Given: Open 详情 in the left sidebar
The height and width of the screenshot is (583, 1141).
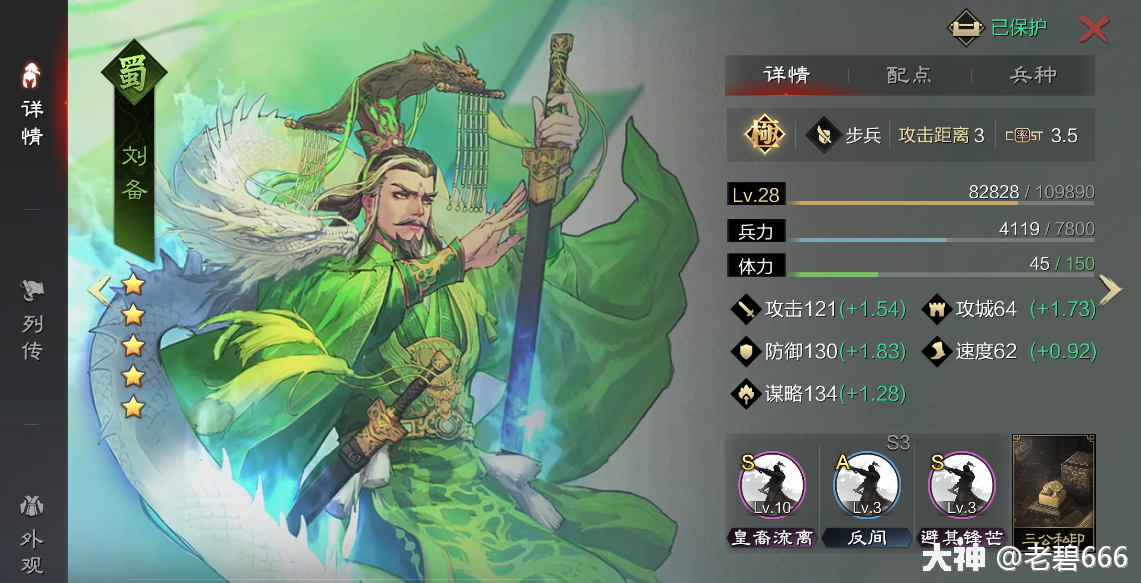Looking at the screenshot, I should 32,105.
